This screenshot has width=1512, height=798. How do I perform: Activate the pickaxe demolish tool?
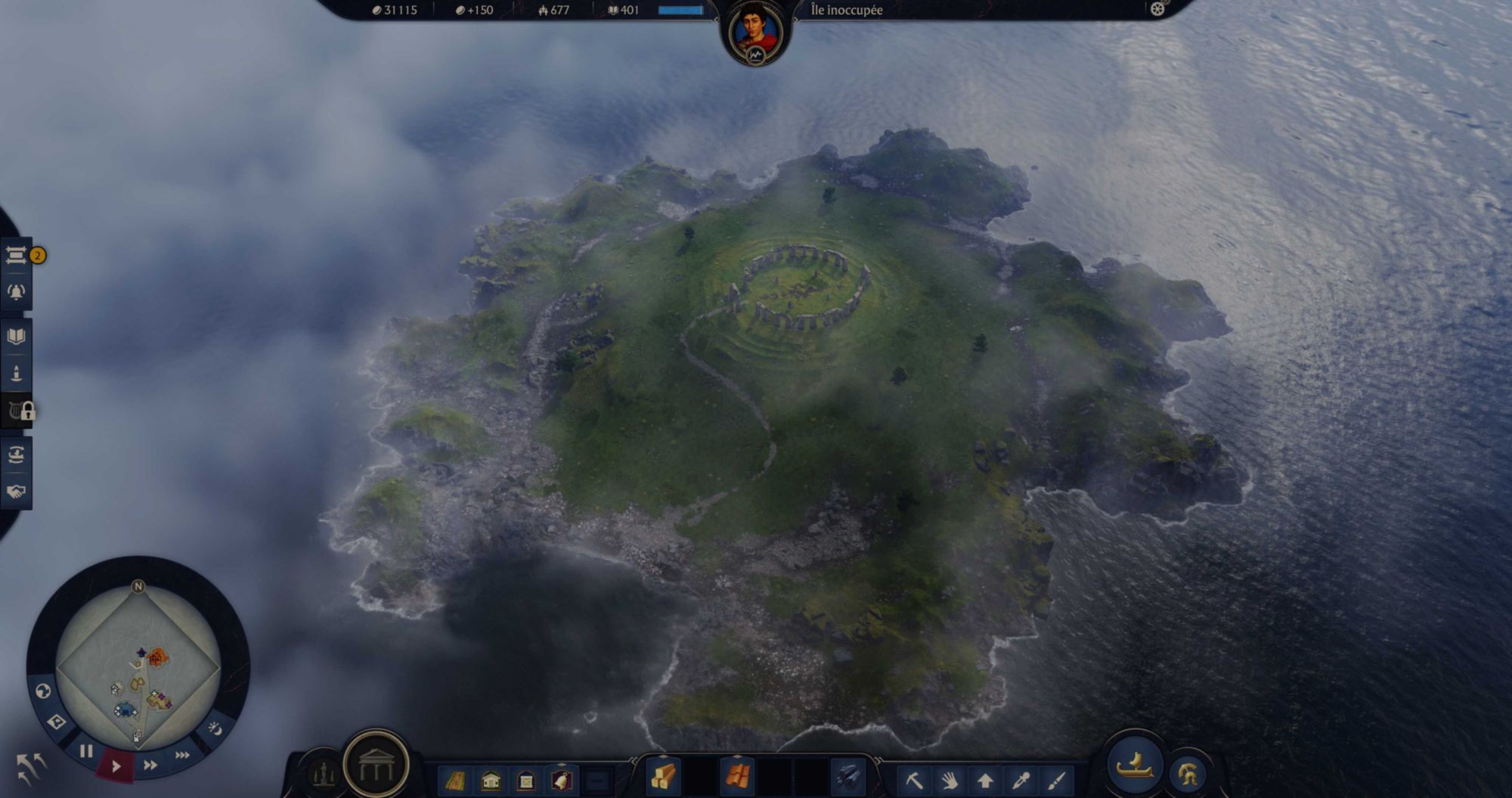(x=914, y=780)
